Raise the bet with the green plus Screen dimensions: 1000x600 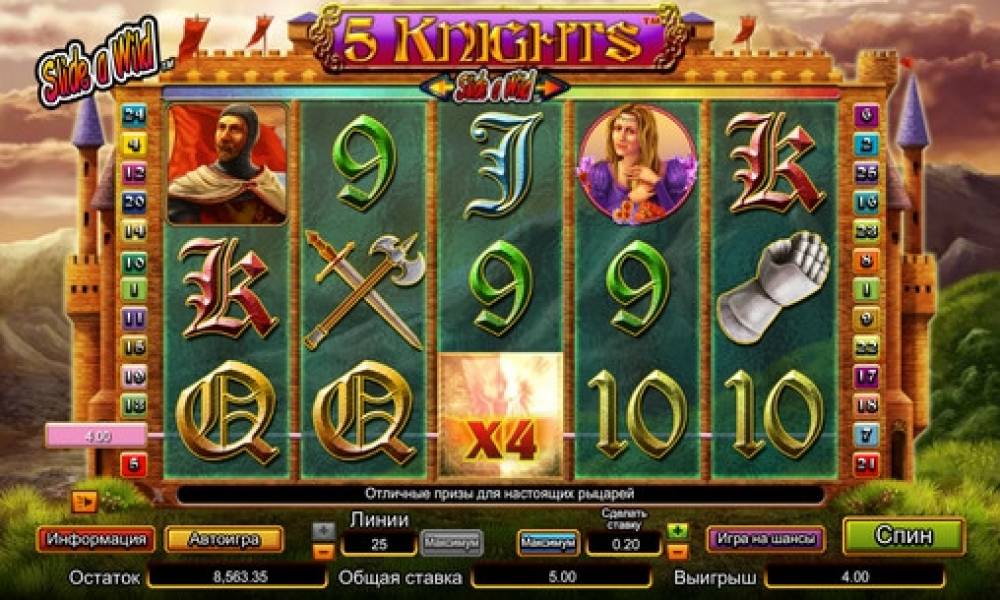point(678,530)
